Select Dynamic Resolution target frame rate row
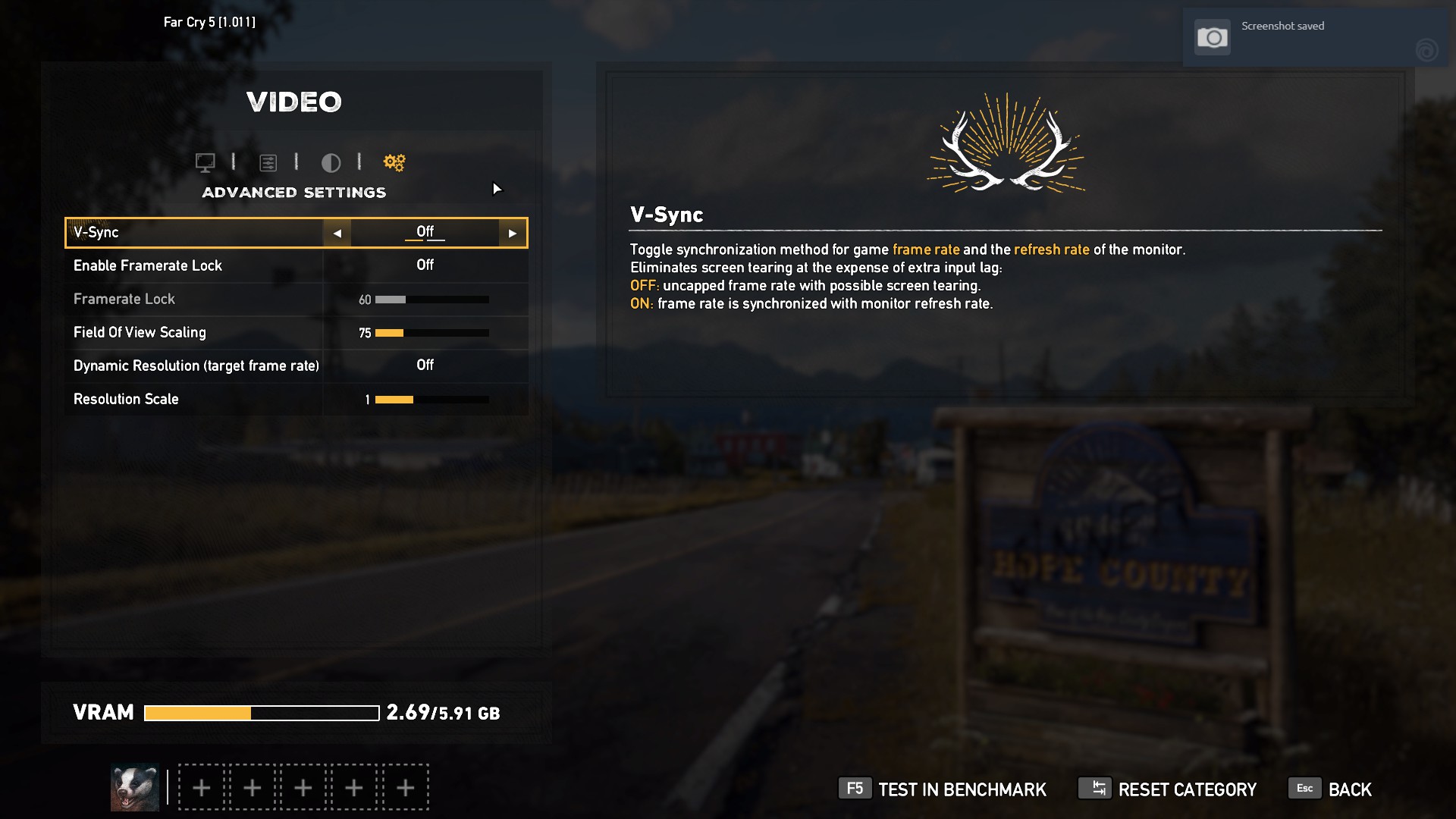Image resolution: width=1456 pixels, height=819 pixels. pos(296,366)
